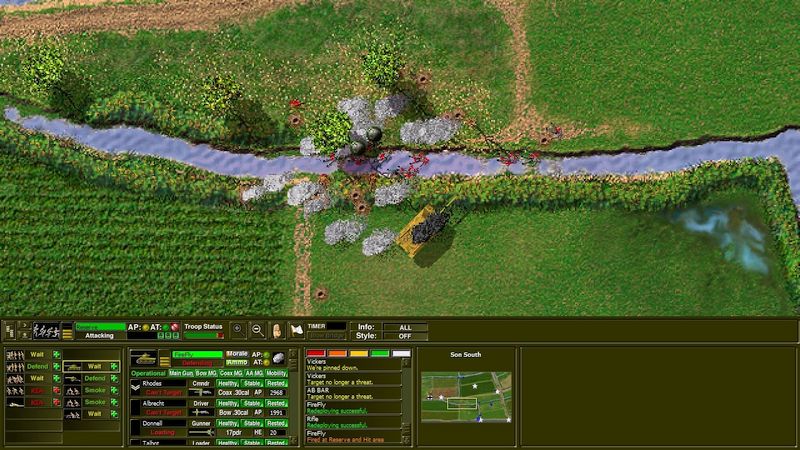Viewport: 800px width, 450px height.
Task: Click the Son South minimap
Action: 465,396
